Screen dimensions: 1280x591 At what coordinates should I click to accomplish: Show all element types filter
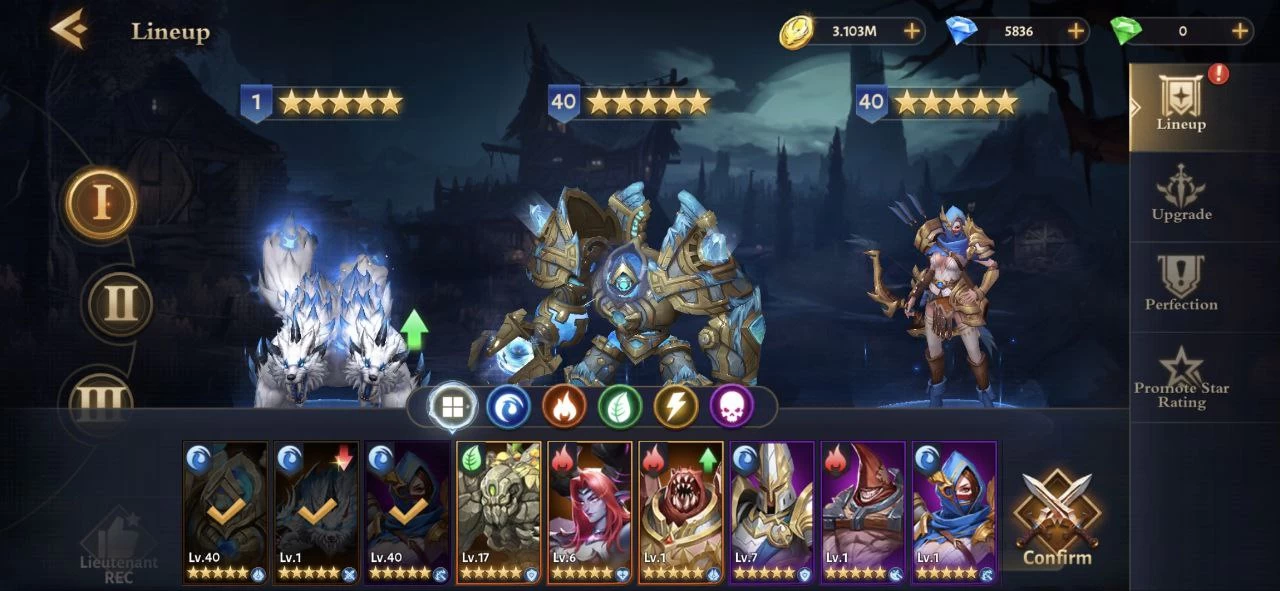tap(452, 407)
